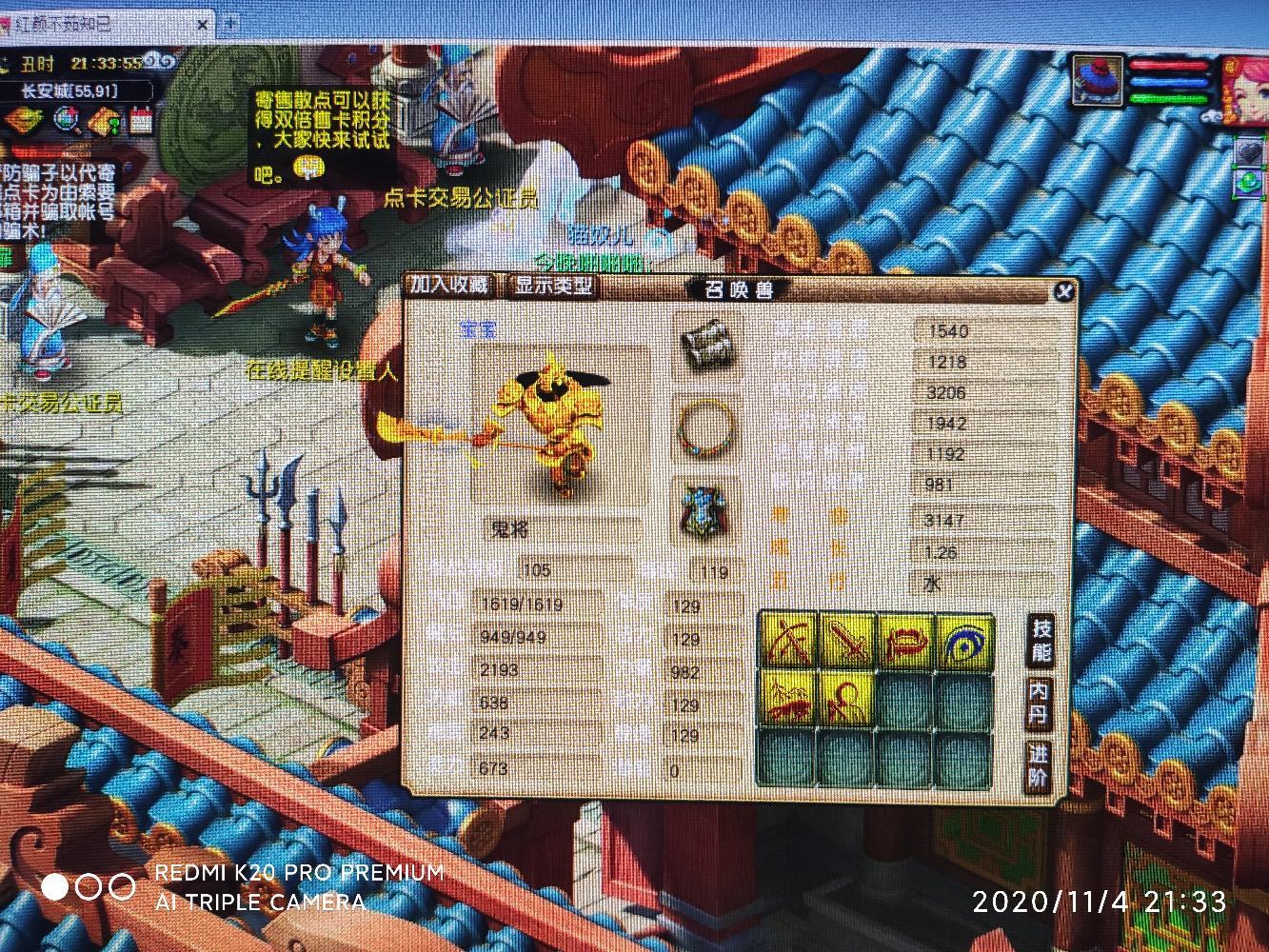Open the world map globe icon
1269x952 pixels.
coord(68,121)
